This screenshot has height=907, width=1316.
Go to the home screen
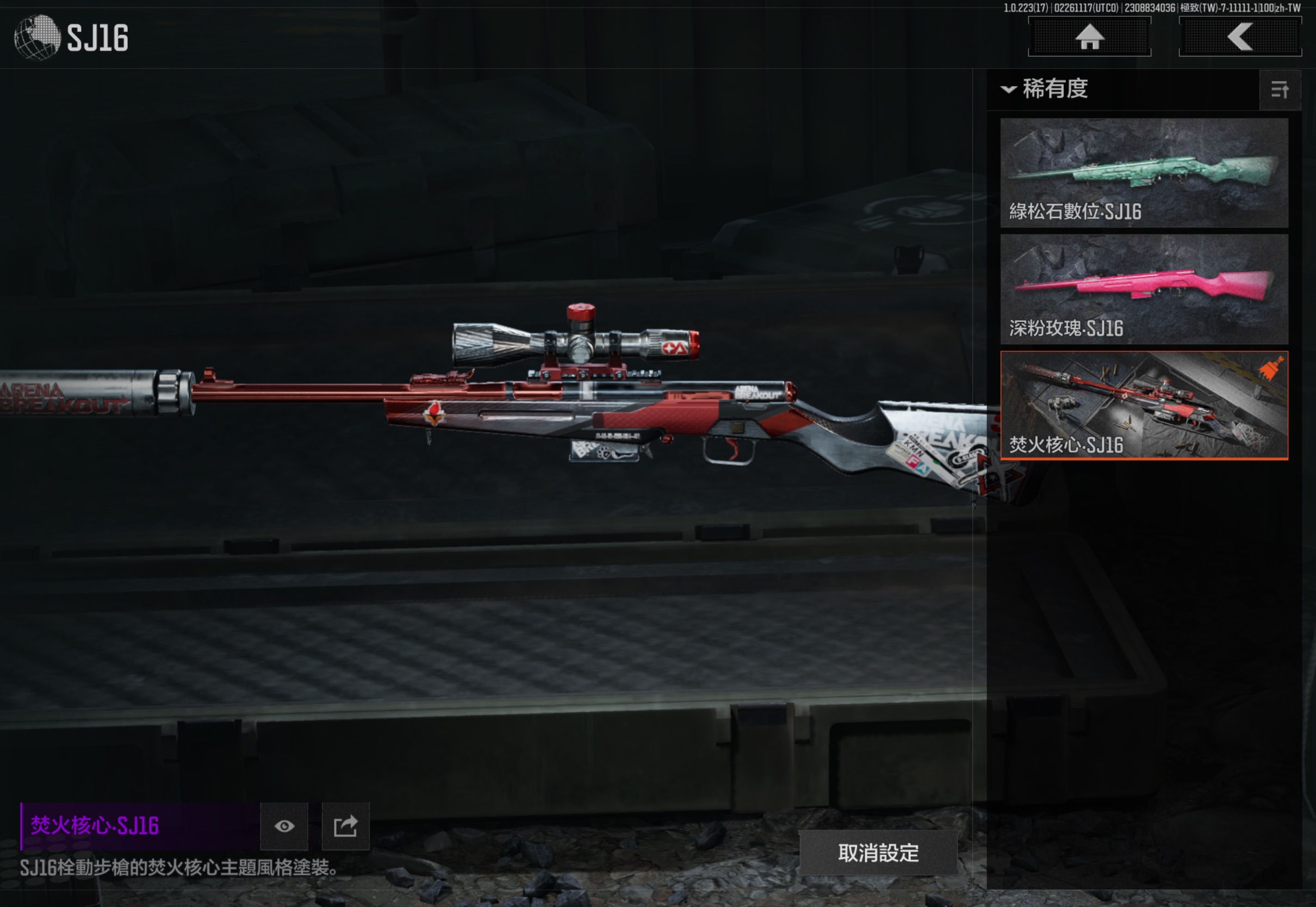click(x=1089, y=38)
